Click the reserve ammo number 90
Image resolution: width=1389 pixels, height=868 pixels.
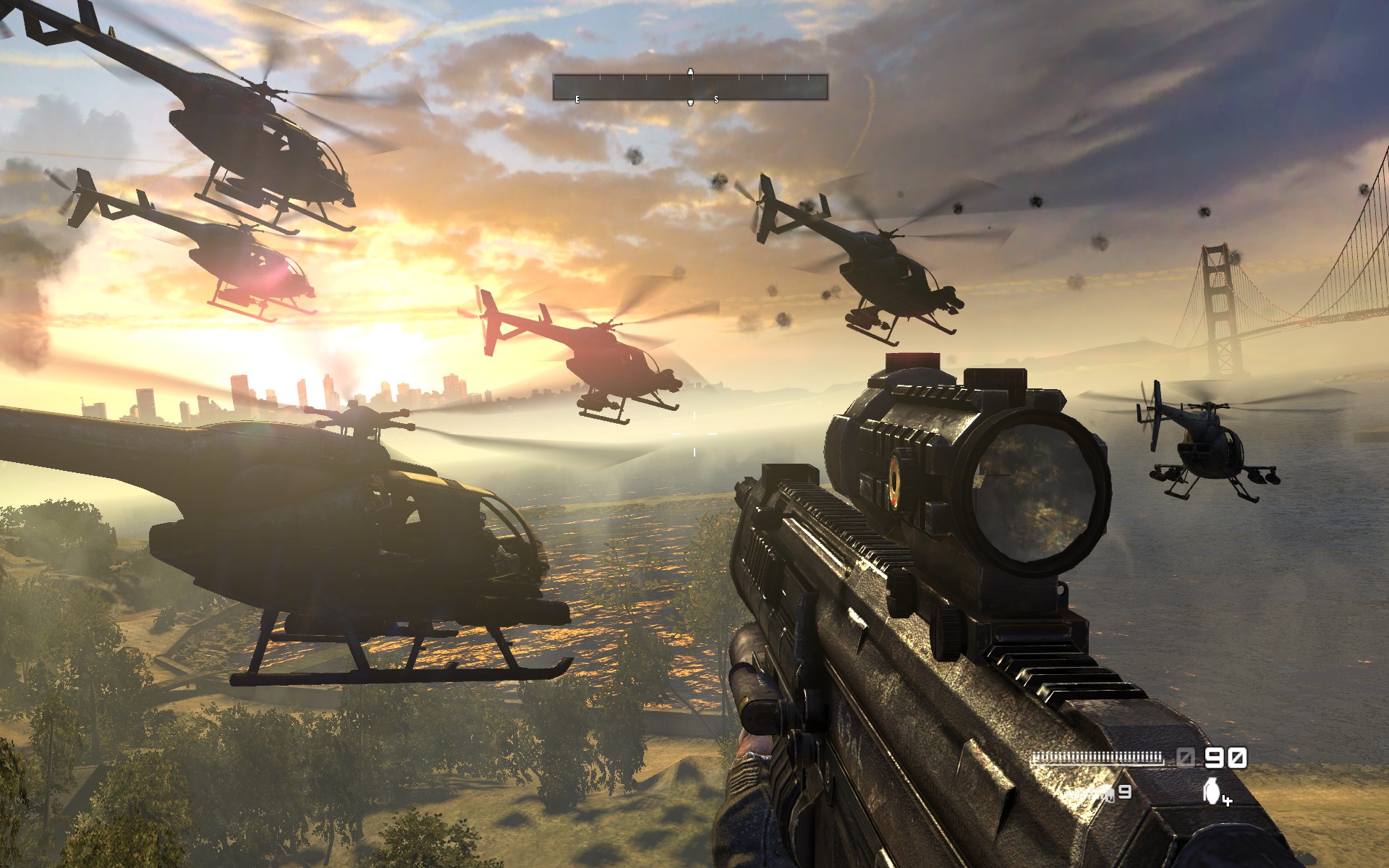pyautogui.click(x=1225, y=755)
